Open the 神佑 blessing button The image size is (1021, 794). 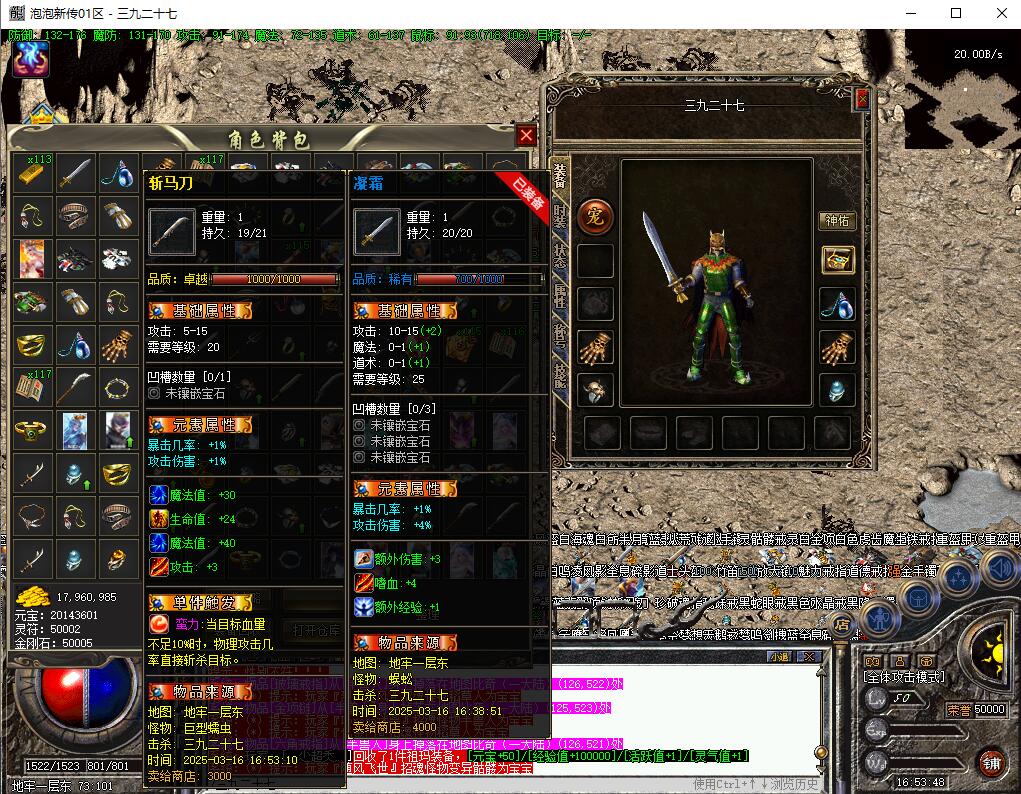[x=837, y=220]
